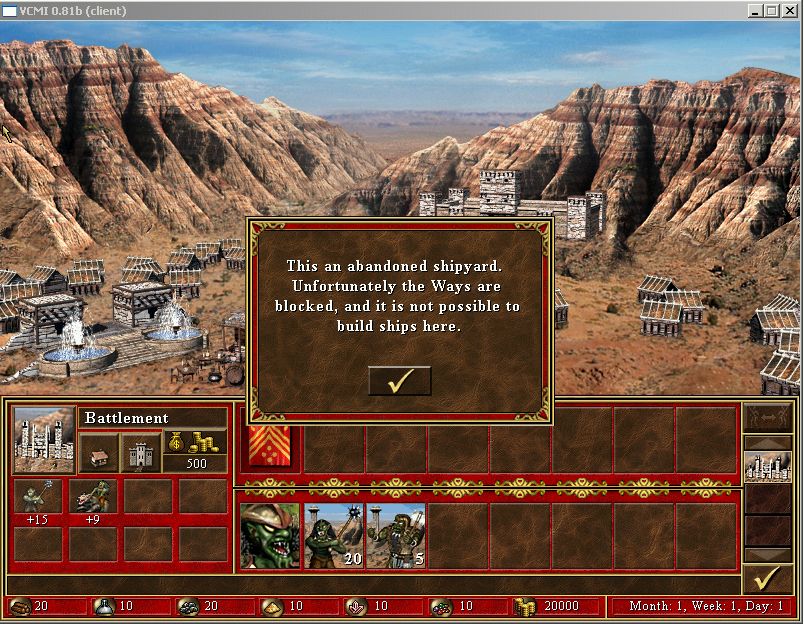Select the stack of 20 creatures
The width and height of the screenshot is (804, 624).
pos(333,536)
